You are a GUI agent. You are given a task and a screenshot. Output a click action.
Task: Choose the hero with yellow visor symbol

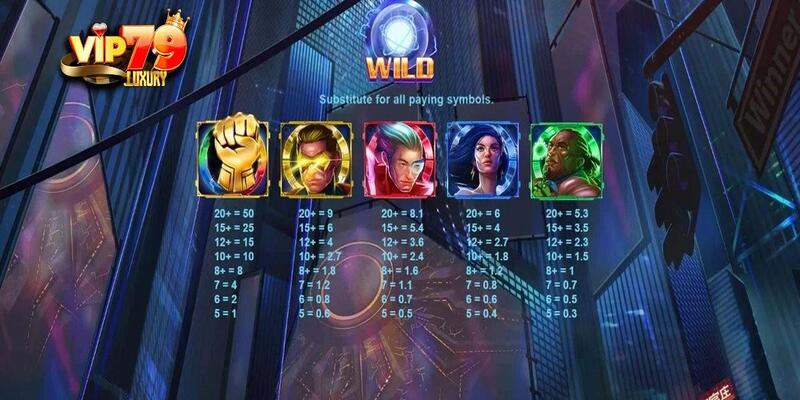click(x=315, y=158)
